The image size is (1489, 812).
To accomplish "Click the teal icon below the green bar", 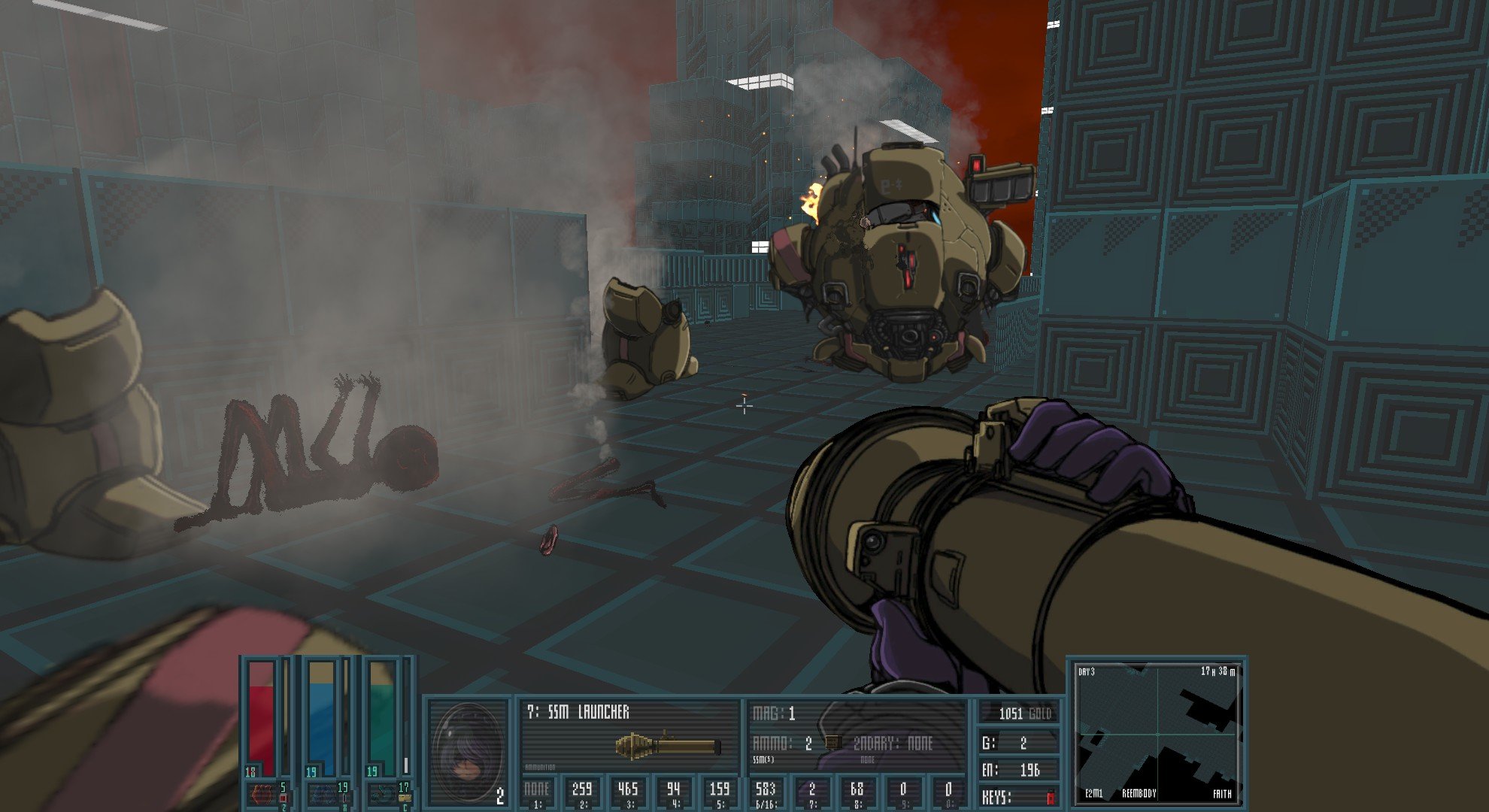I will pyautogui.click(x=382, y=795).
